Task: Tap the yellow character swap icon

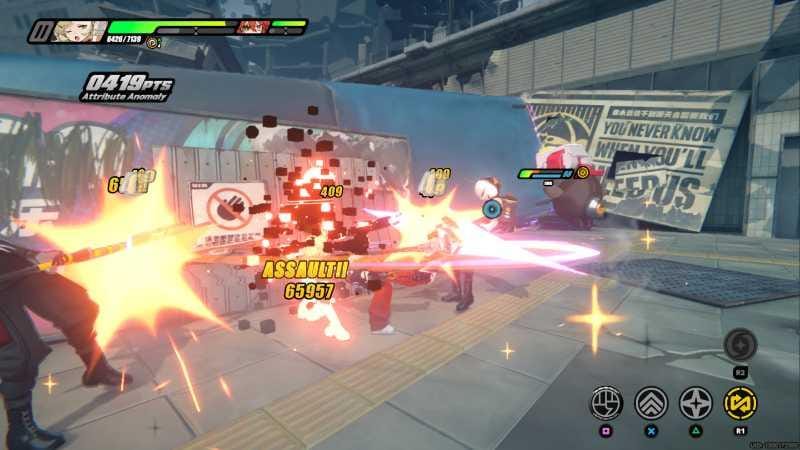Action: (x=741, y=403)
